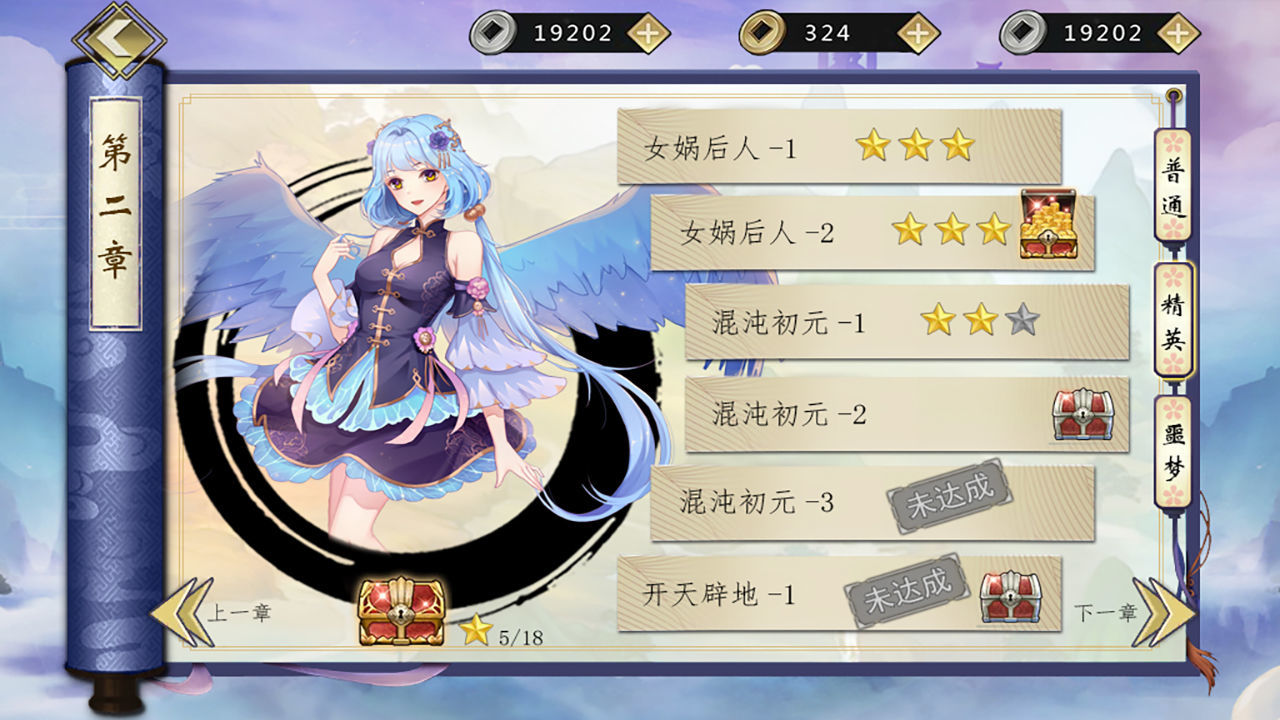Image resolution: width=1280 pixels, height=720 pixels.
Task: Open the gold treasure chest on 女娲后人 -2
Action: coord(1048,225)
